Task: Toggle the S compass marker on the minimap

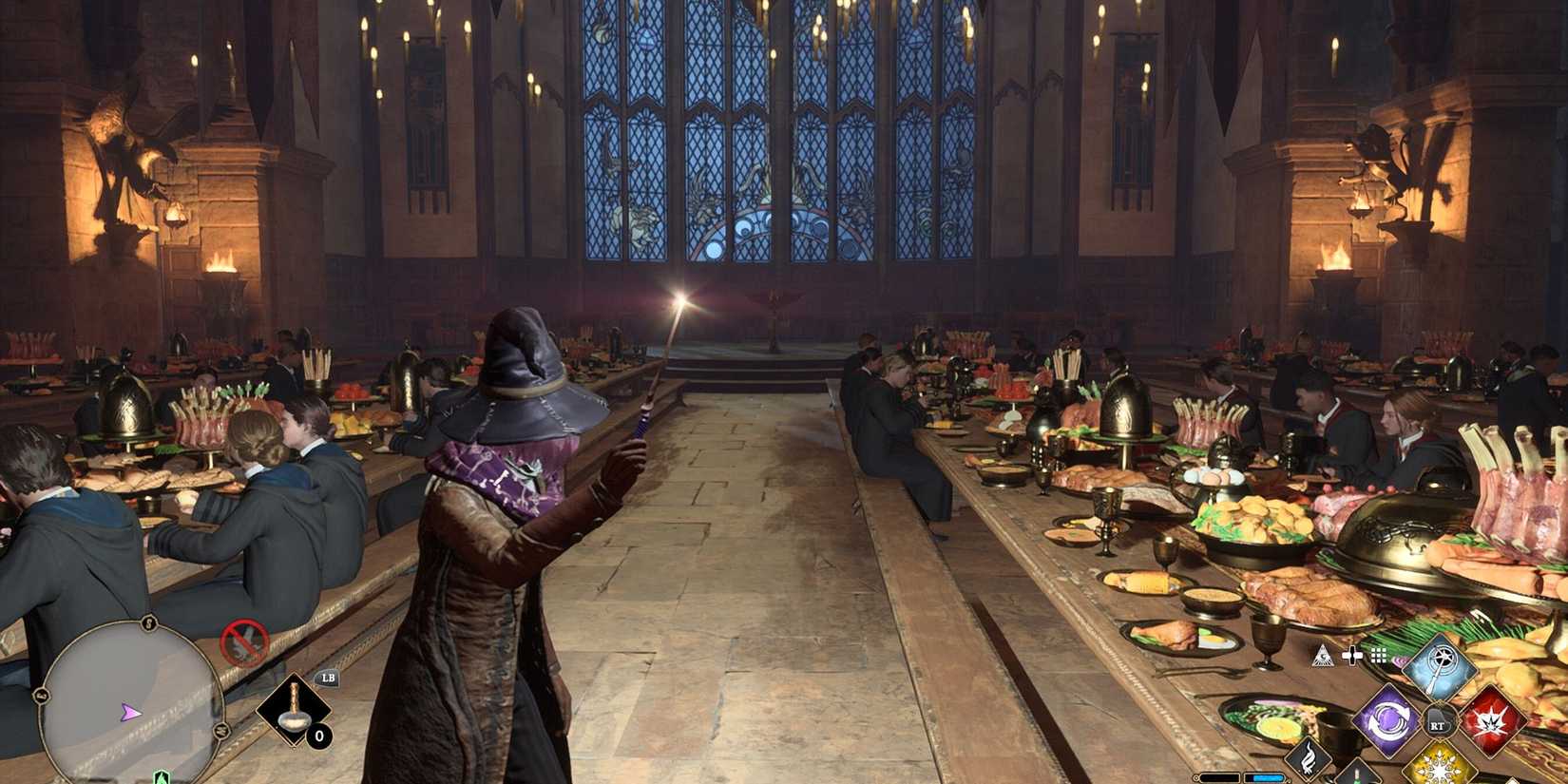Action: click(x=148, y=623)
